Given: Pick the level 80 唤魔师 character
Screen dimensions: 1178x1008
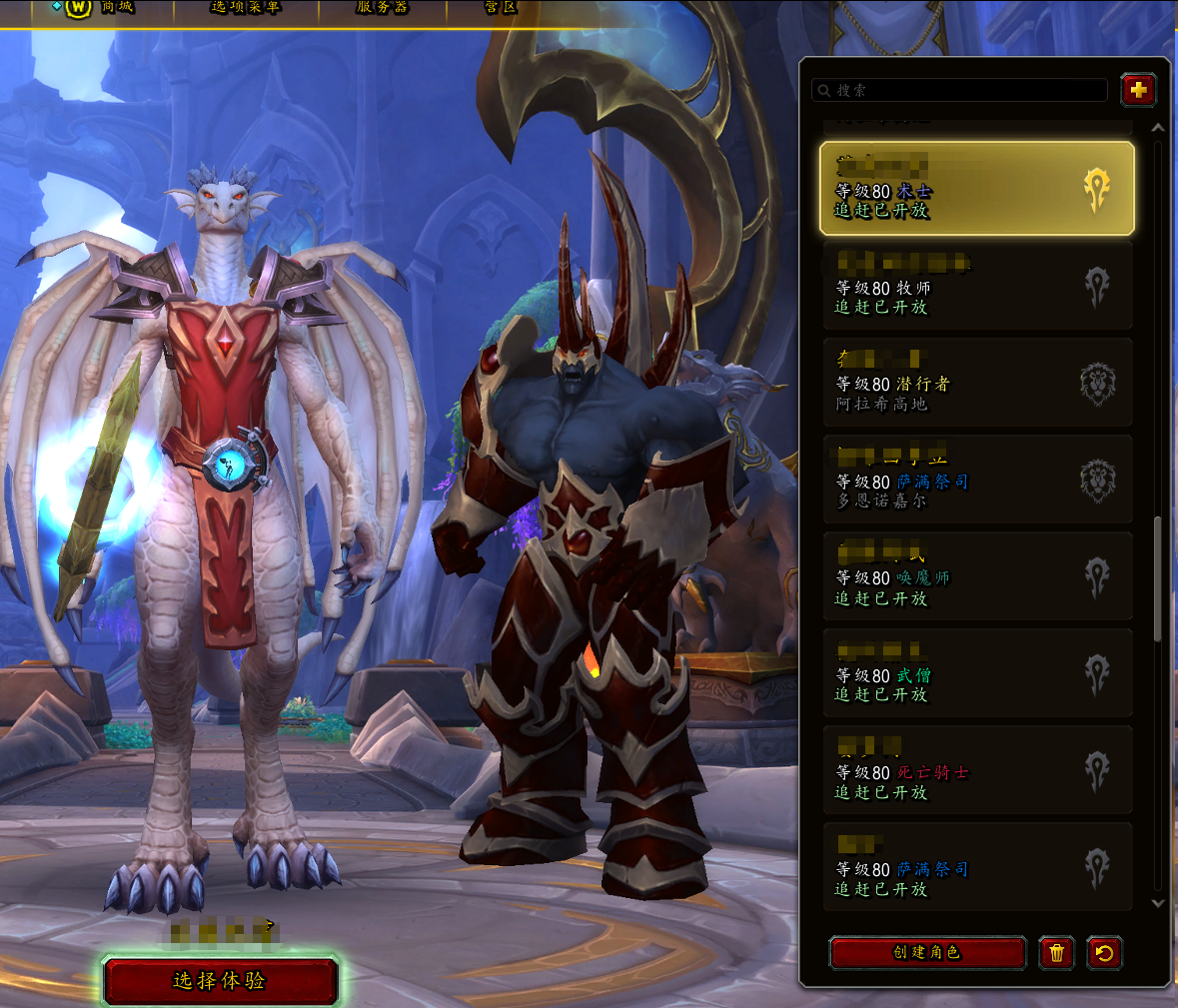Looking at the screenshot, I should point(976,577).
